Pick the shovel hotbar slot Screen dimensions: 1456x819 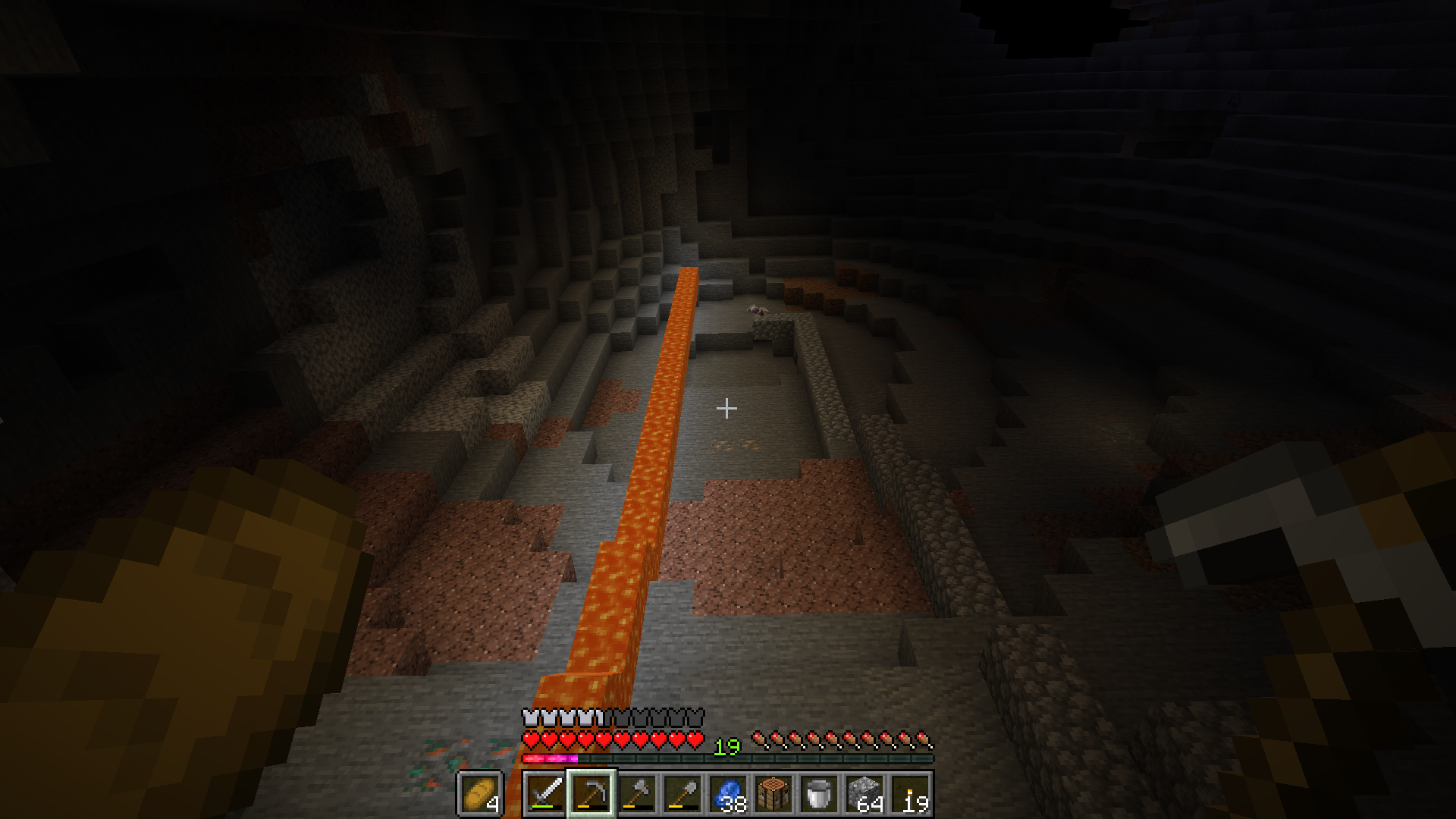pyautogui.click(x=682, y=794)
